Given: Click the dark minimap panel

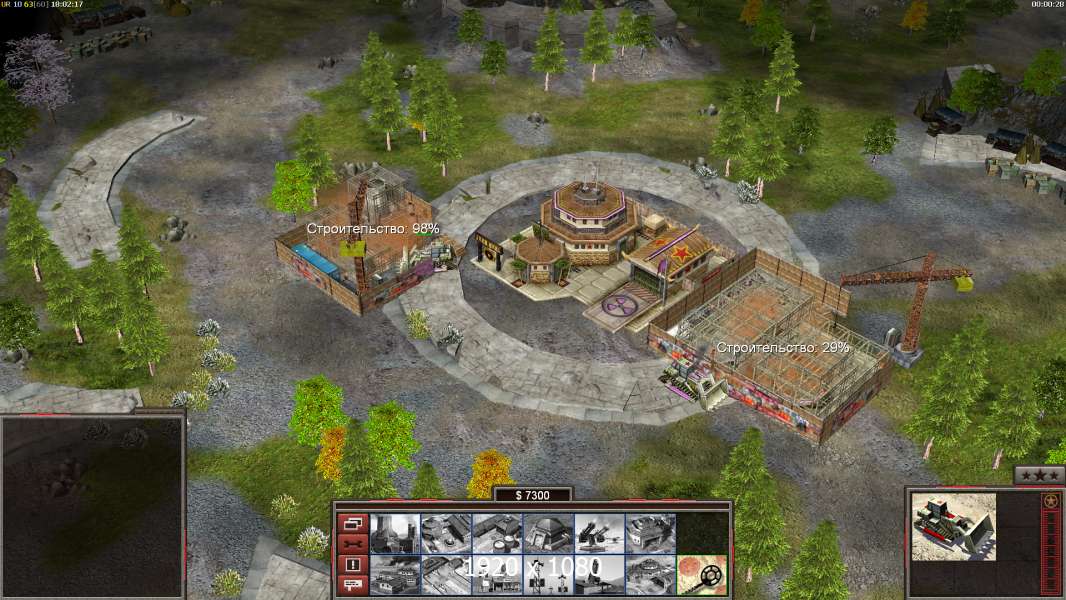Looking at the screenshot, I should [x=92, y=505].
